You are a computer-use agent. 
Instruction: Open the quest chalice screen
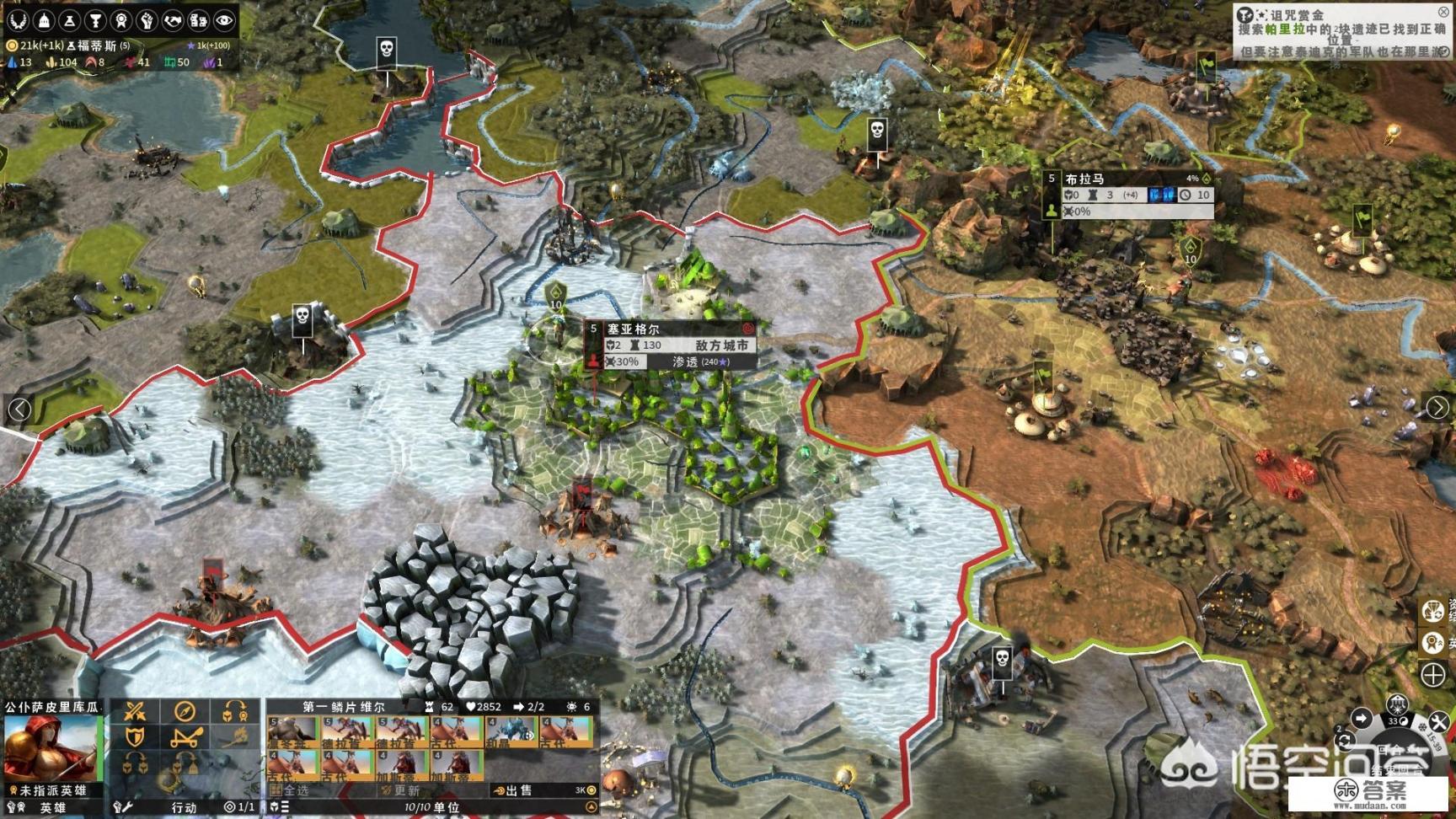(95, 20)
